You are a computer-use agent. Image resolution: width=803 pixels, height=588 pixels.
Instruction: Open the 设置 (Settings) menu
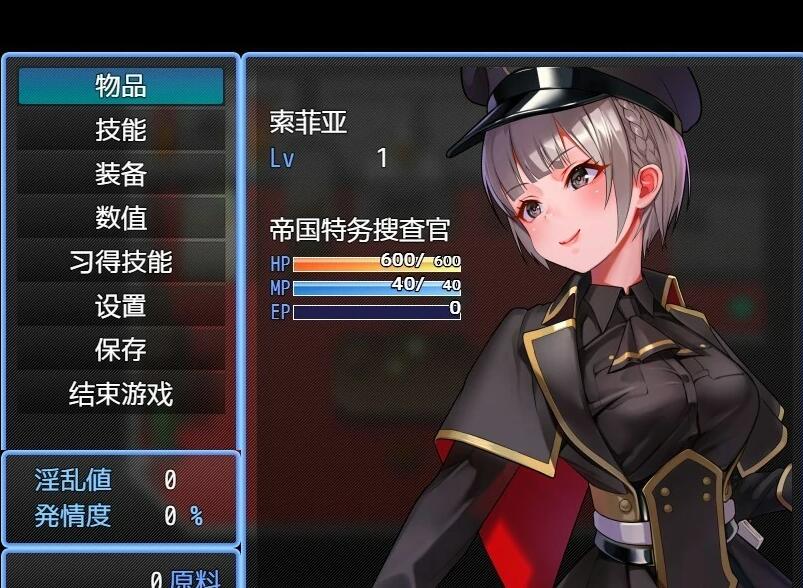[x=121, y=306]
